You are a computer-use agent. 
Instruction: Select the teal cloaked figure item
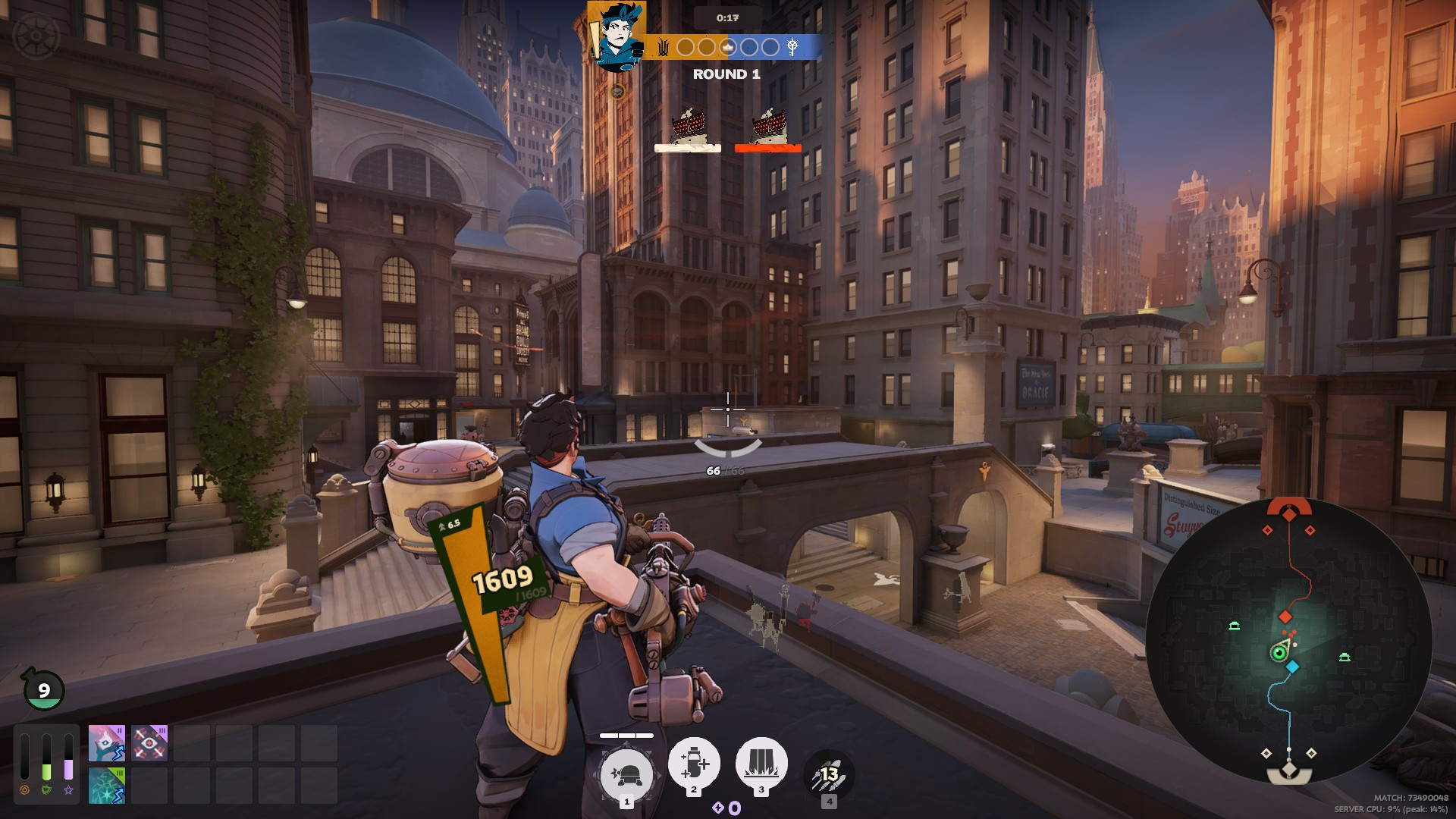pos(106,785)
